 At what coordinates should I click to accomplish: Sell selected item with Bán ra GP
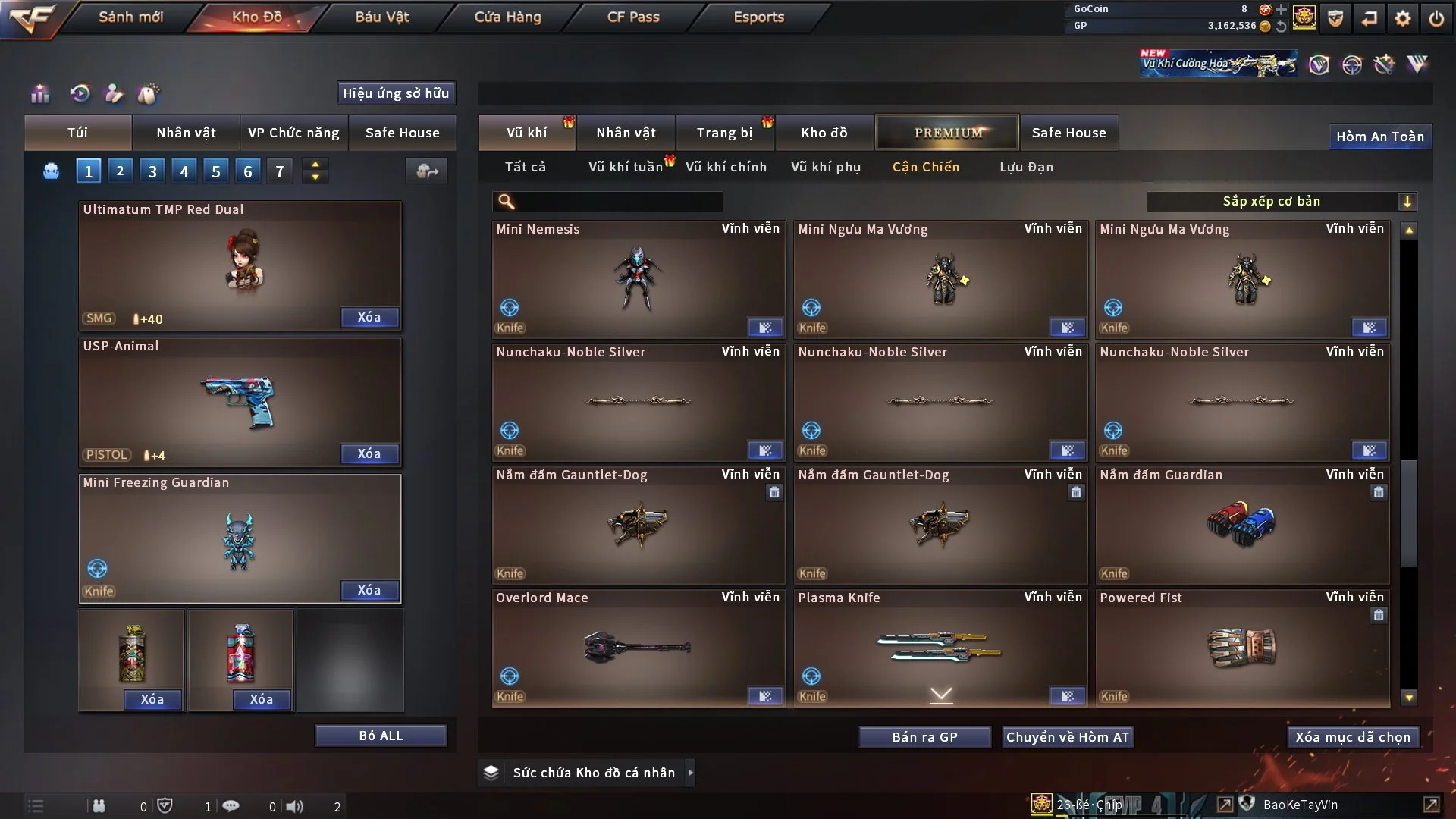pyautogui.click(x=924, y=737)
